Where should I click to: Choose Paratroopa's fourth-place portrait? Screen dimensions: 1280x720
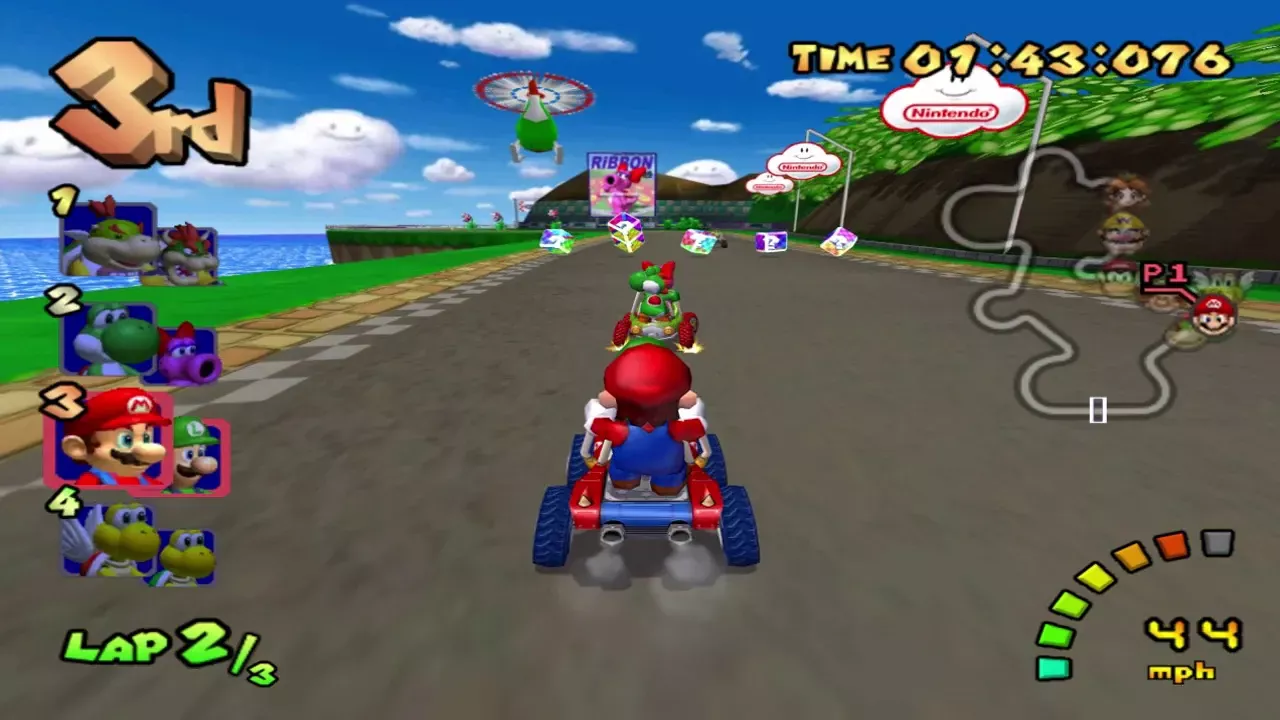point(108,538)
